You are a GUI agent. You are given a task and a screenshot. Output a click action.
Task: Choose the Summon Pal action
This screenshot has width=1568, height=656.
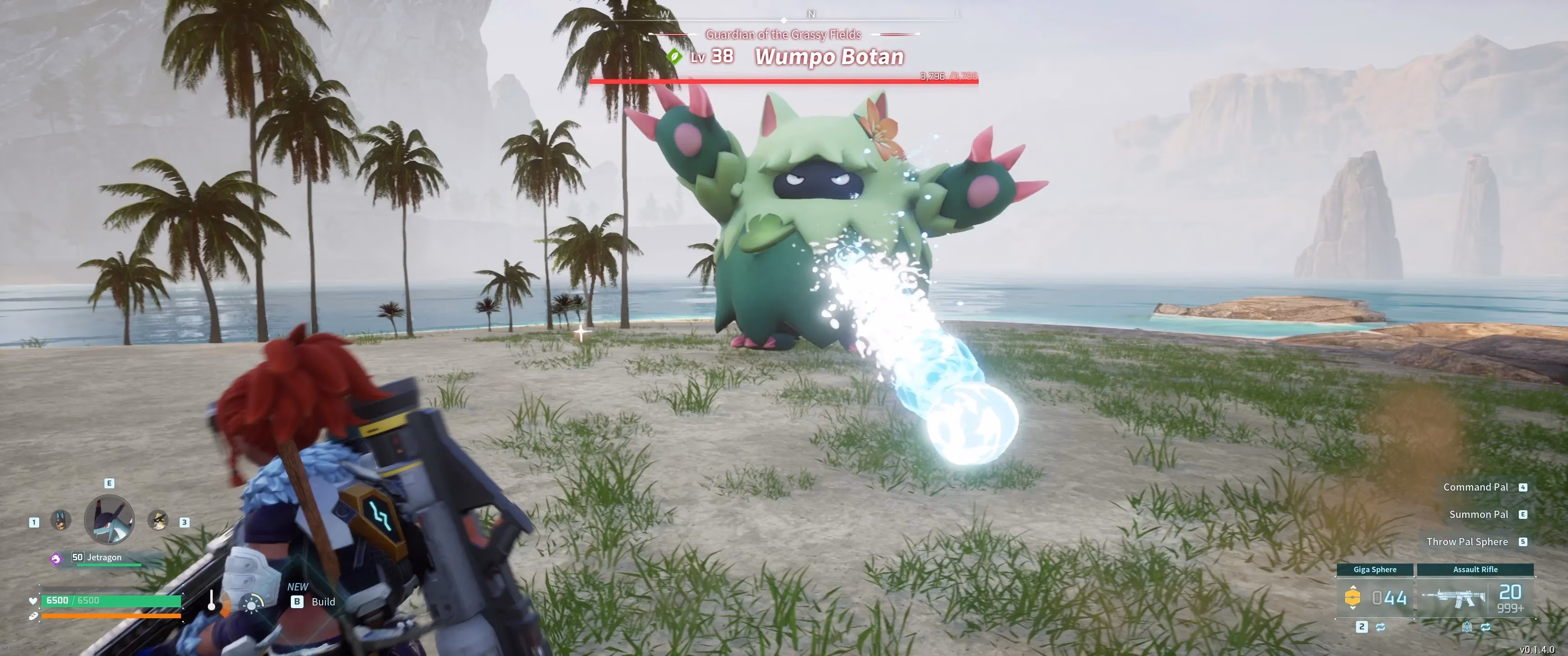coord(1479,514)
